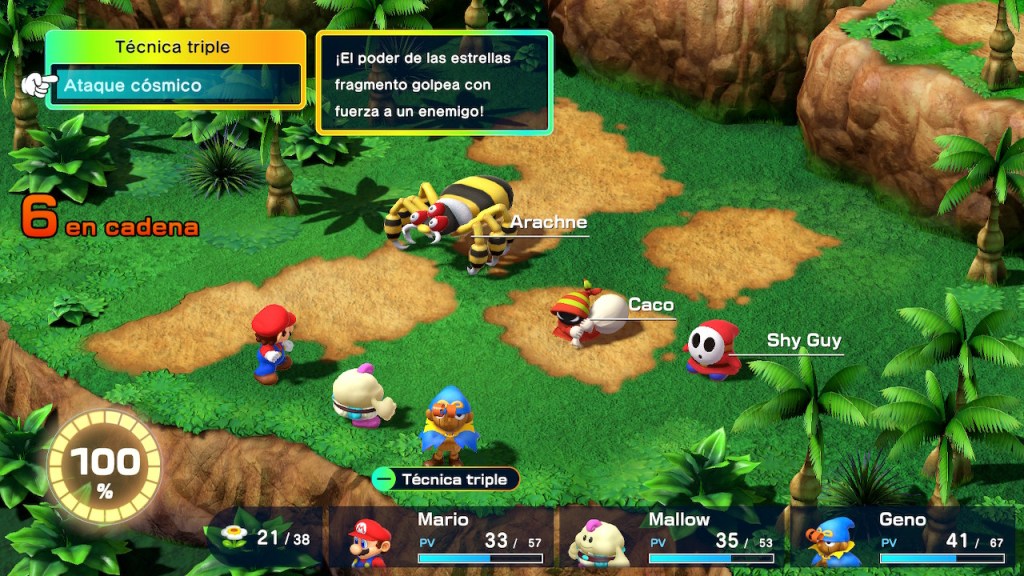Target the Shy Guy enemy name tag
Image resolution: width=1024 pixels, height=576 pixels.
click(x=803, y=341)
